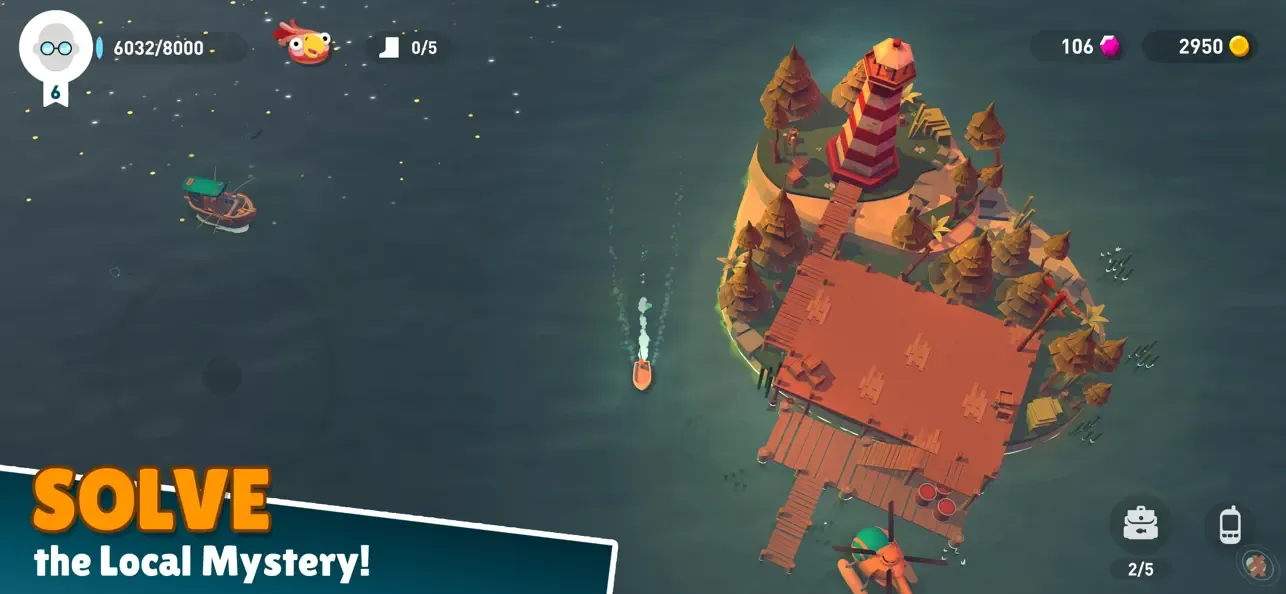Open the fishing backpack inventory
Image resolution: width=1286 pixels, height=594 pixels.
(x=1140, y=524)
